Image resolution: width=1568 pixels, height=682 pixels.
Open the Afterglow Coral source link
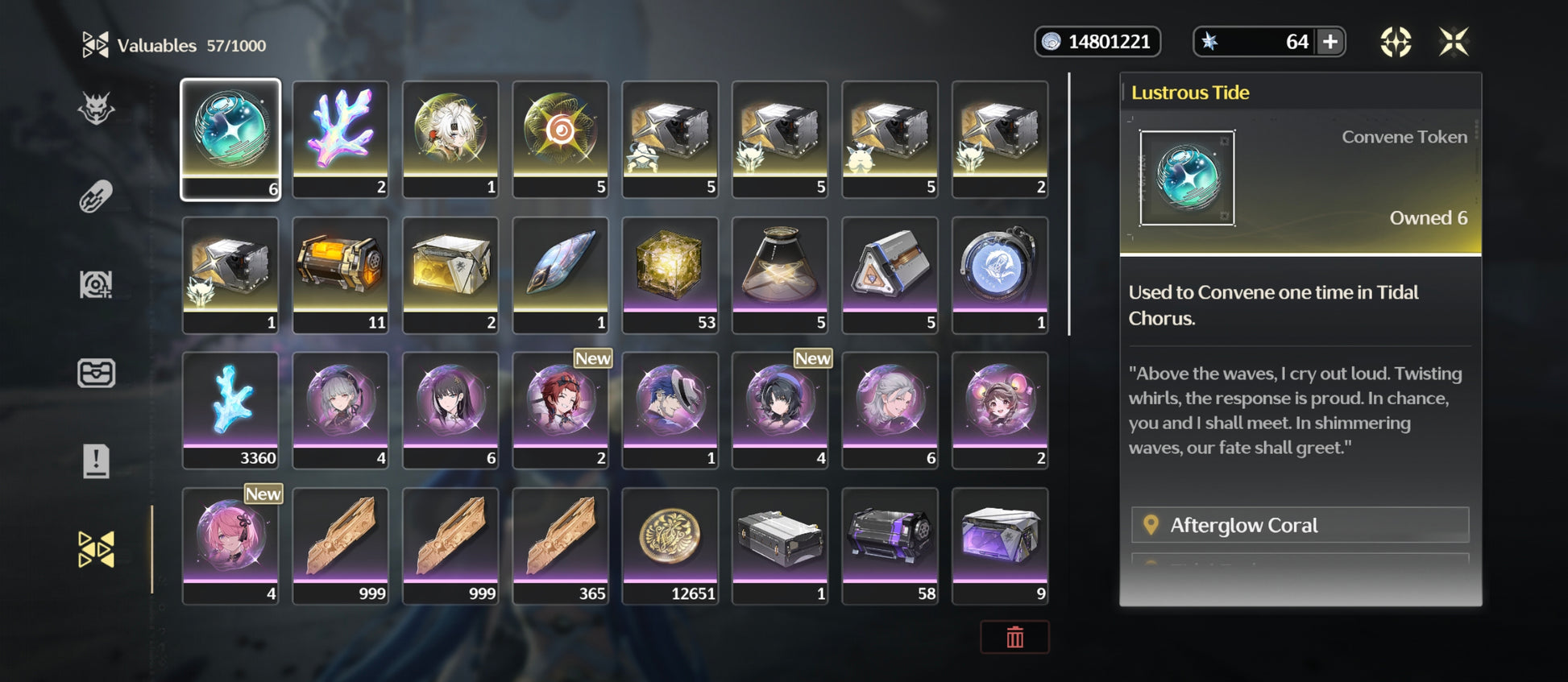pyautogui.click(x=1300, y=525)
